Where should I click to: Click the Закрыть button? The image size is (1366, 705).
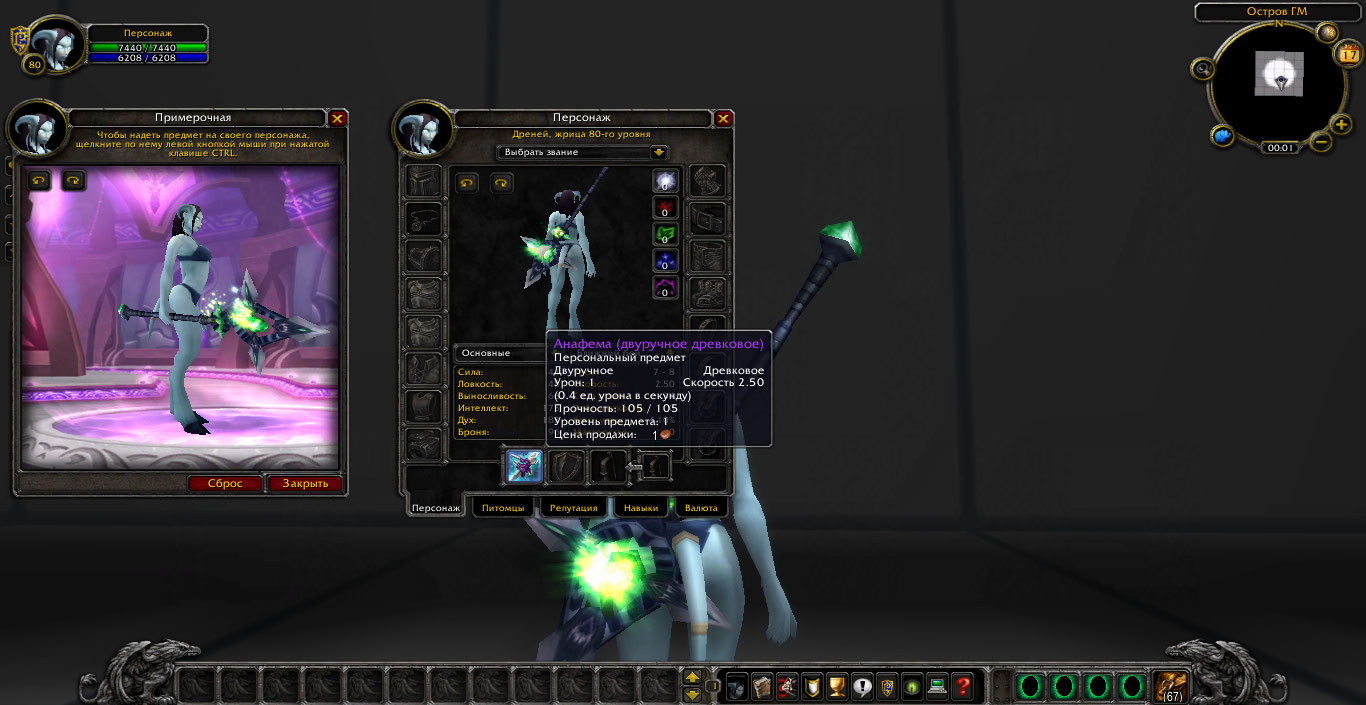(305, 483)
